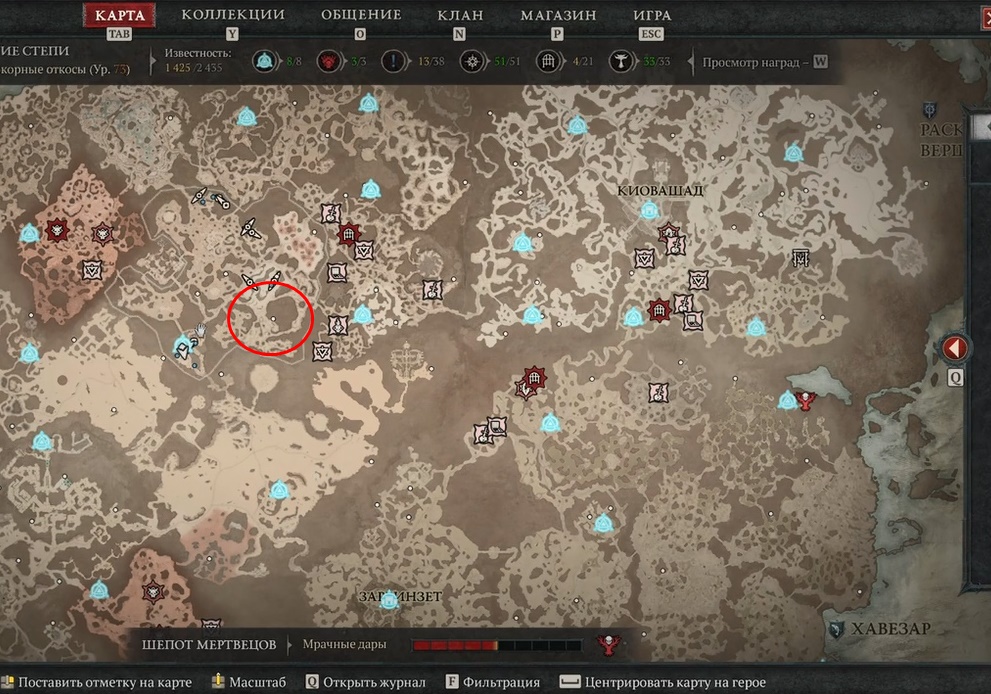Select the dungeon gate icon showing 4/21

548,62
